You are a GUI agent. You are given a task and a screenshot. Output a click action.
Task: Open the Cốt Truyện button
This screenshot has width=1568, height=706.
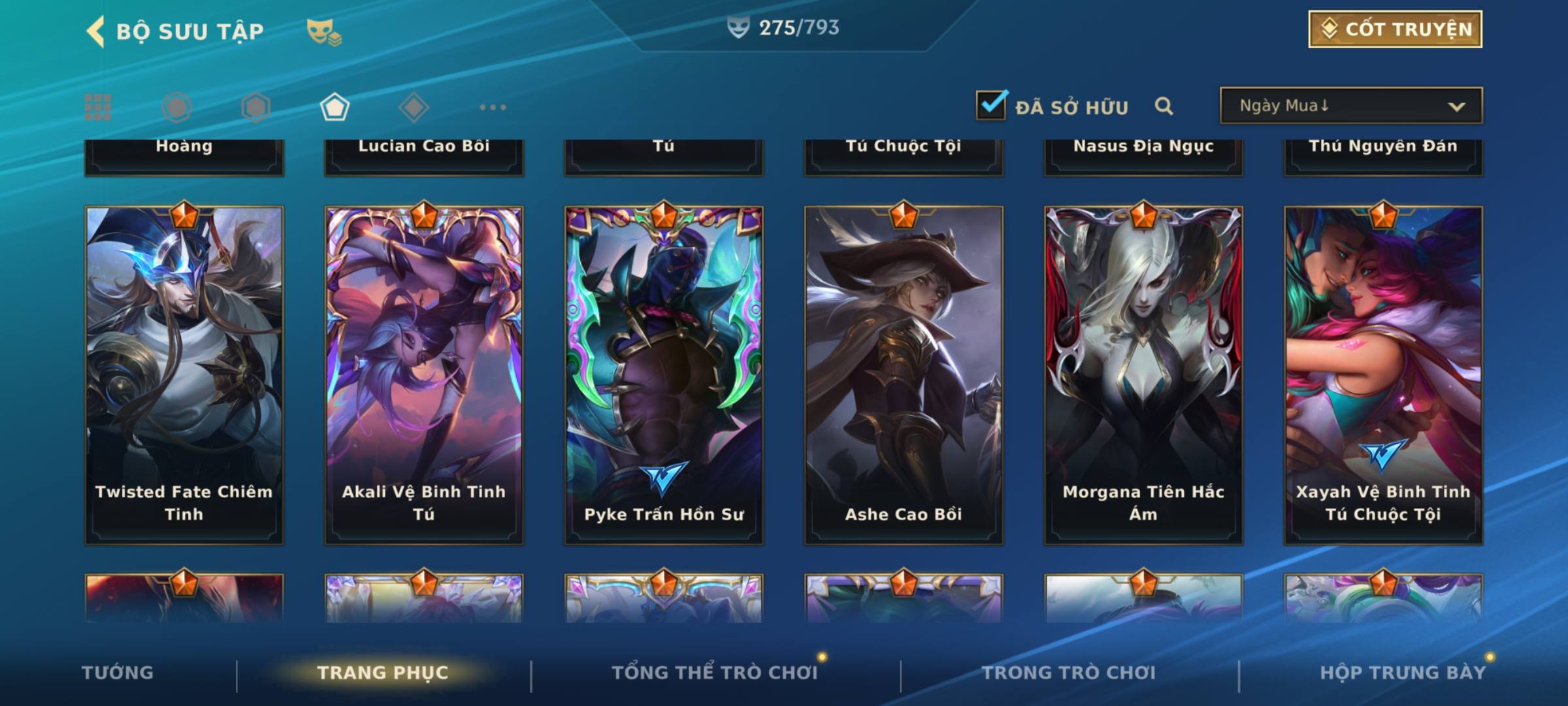[1395, 29]
